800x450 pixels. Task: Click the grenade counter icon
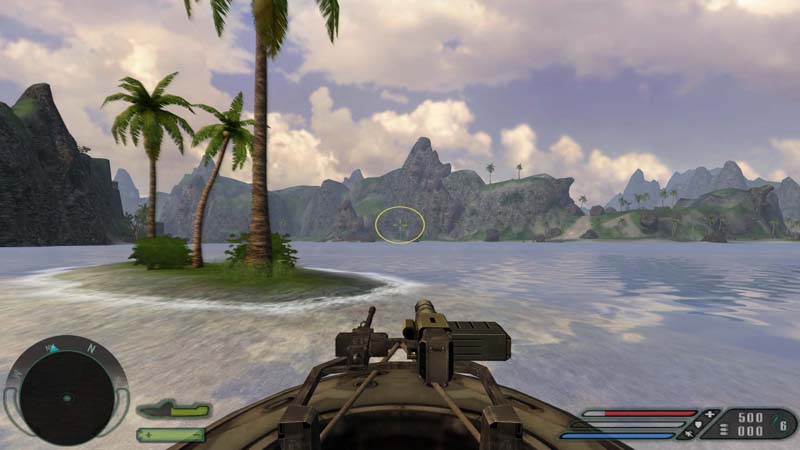[783, 423]
